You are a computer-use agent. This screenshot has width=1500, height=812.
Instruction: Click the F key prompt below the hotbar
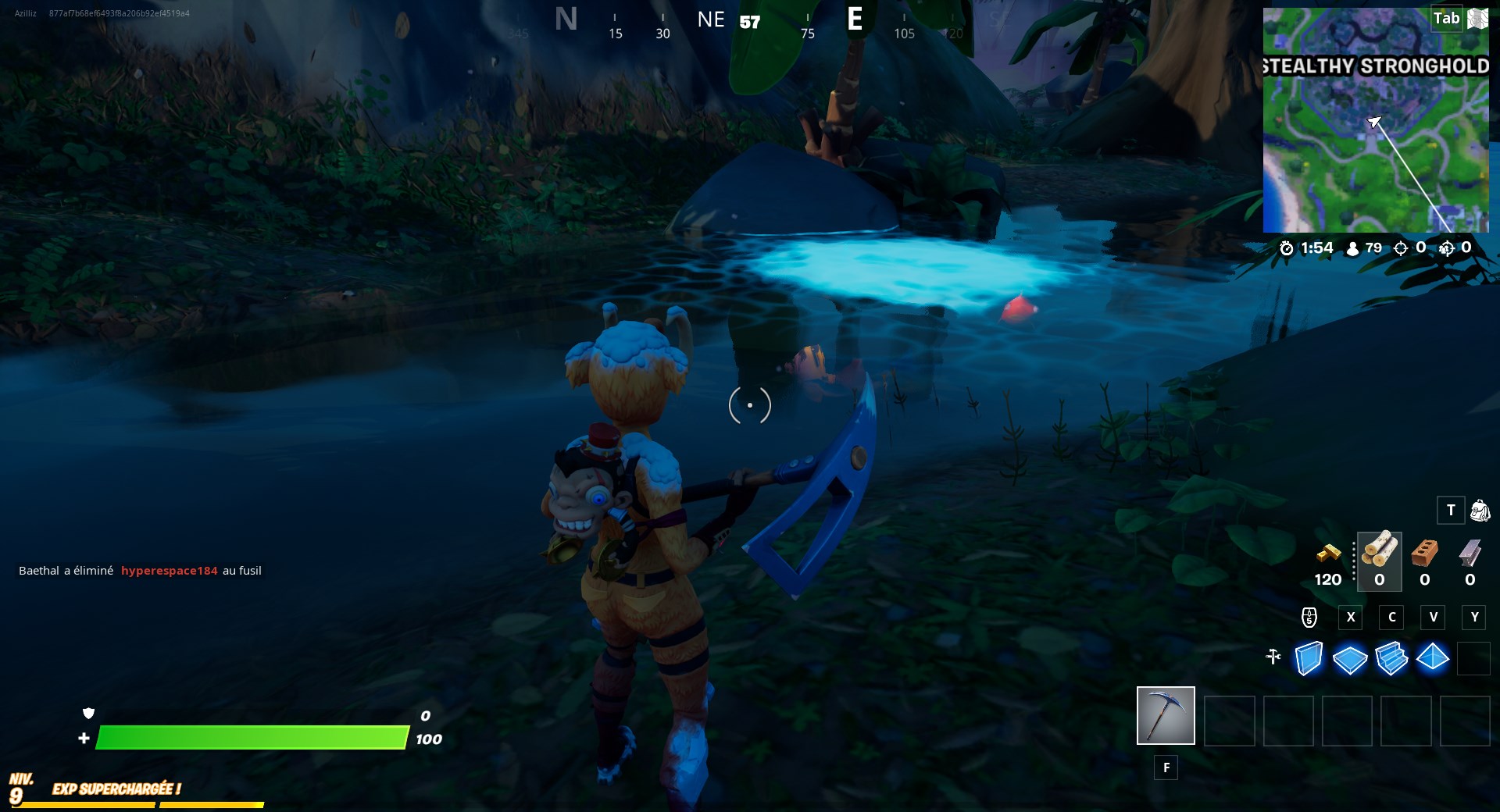[x=1166, y=768]
